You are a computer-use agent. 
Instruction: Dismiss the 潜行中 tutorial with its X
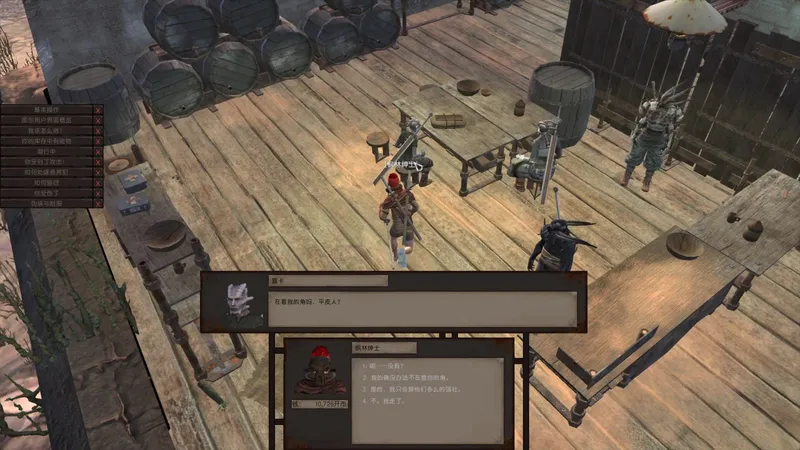(x=98, y=151)
